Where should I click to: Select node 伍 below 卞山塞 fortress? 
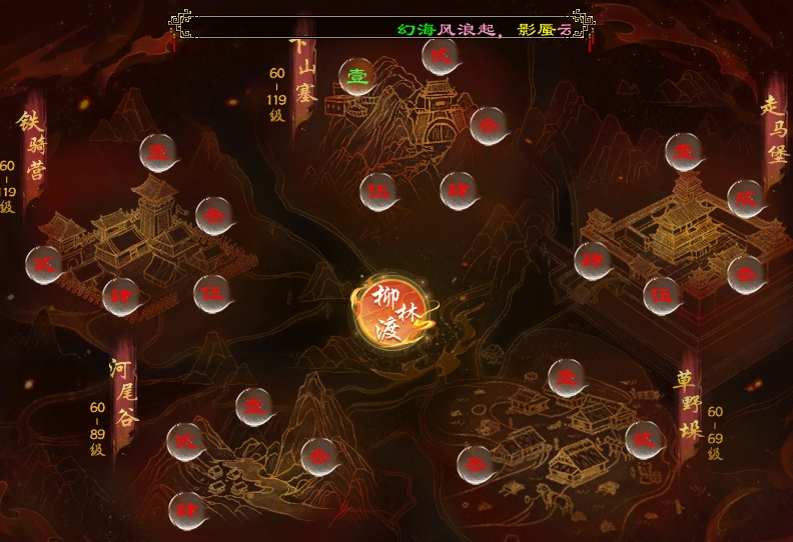point(379,192)
